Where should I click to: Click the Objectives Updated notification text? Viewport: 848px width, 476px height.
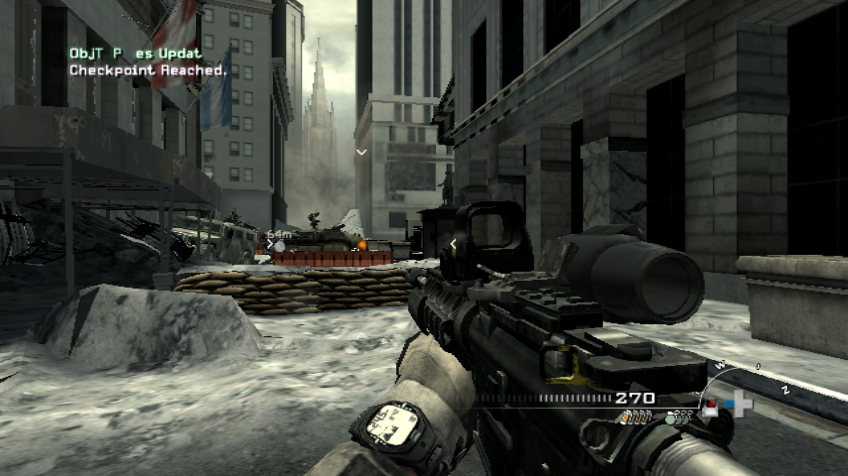pyautogui.click(x=135, y=53)
